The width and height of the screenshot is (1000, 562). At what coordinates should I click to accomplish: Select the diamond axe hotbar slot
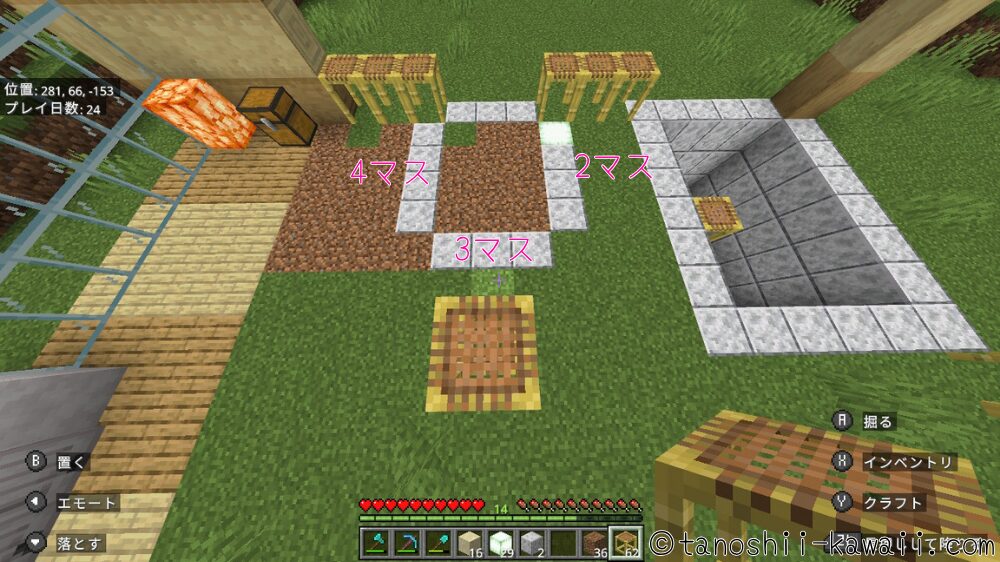click(x=376, y=542)
